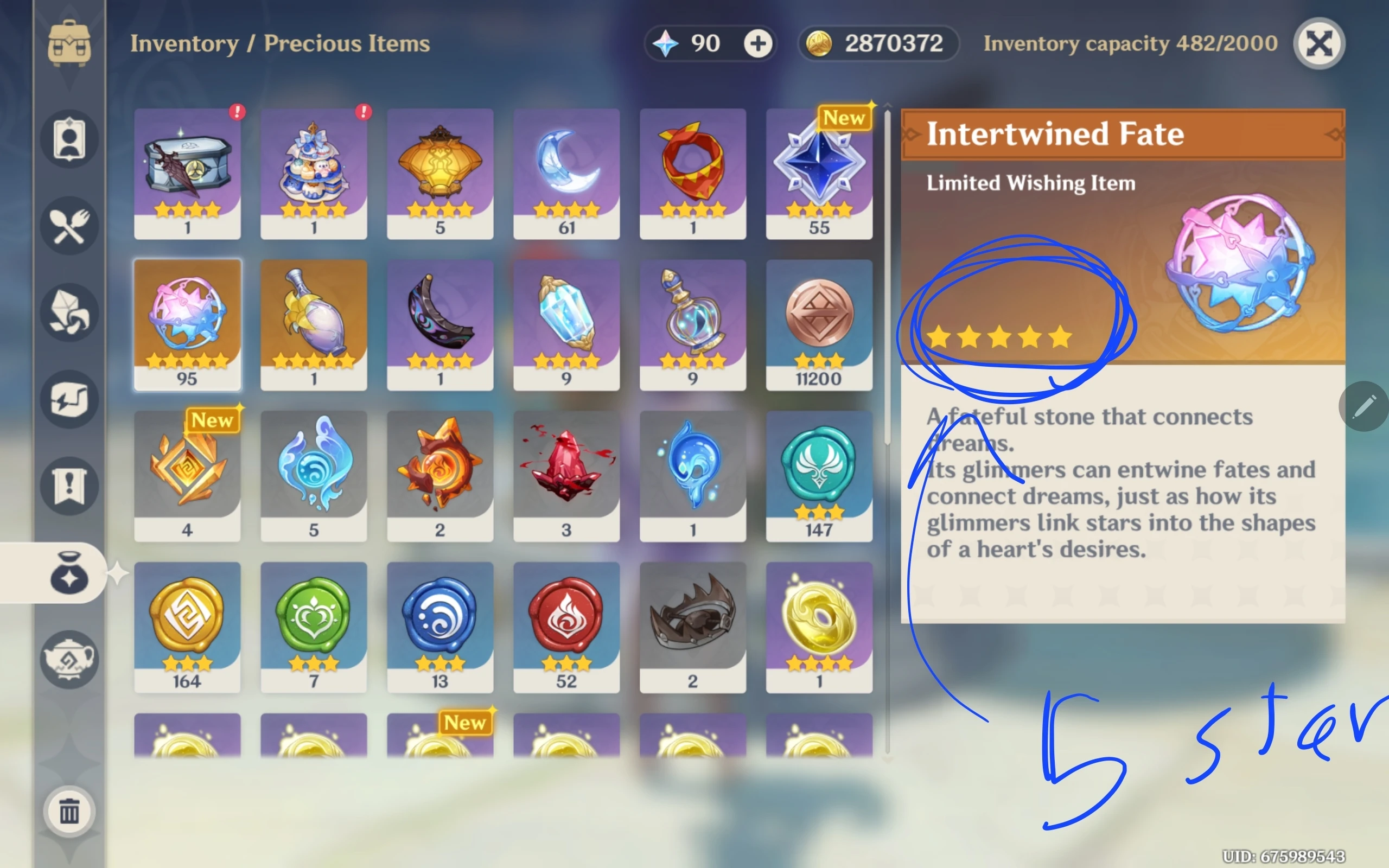1389x868 pixels.
Task: Open the Character Outfits tab in sidebar
Action: tap(70, 139)
